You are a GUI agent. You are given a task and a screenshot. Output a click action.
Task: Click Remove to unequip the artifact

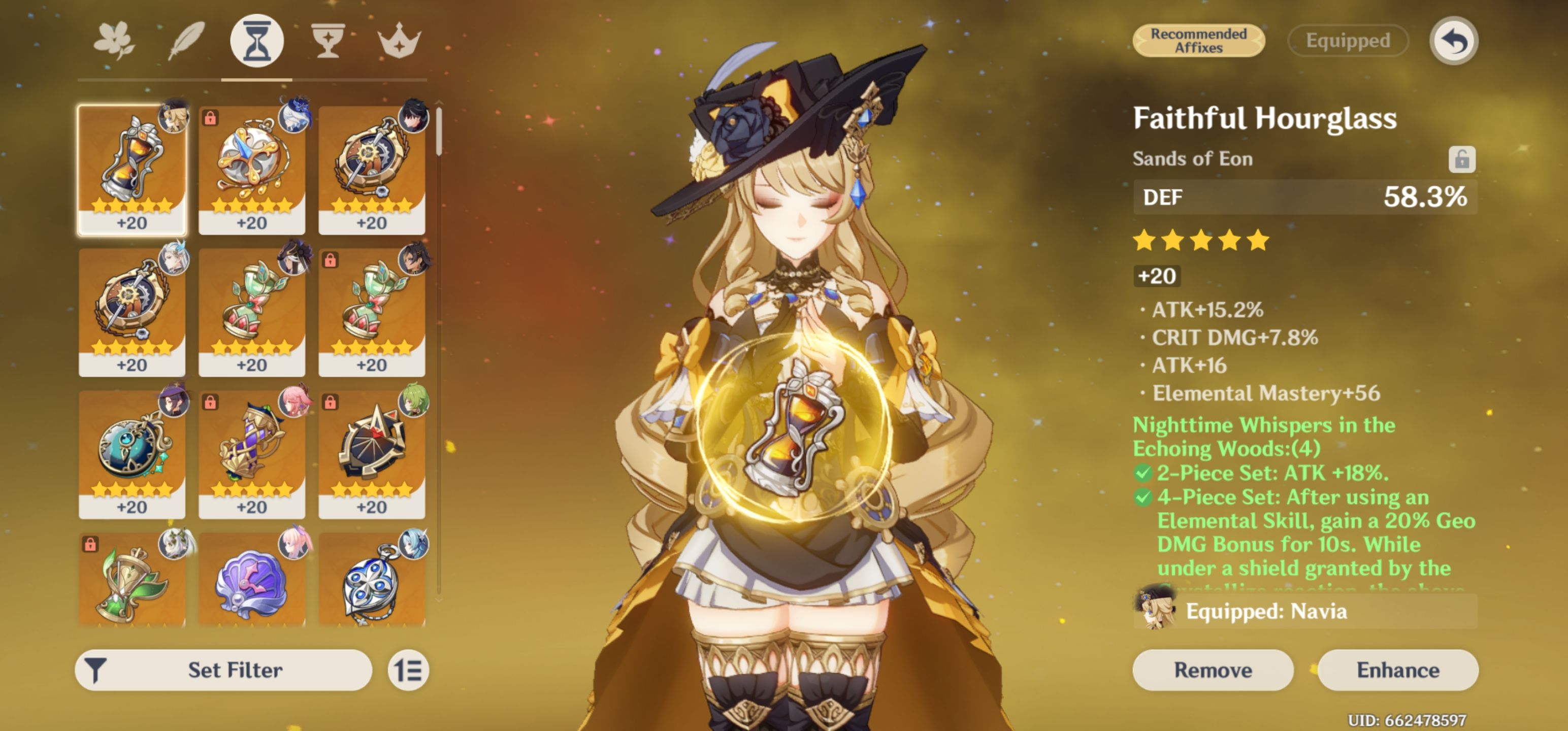coord(1212,670)
